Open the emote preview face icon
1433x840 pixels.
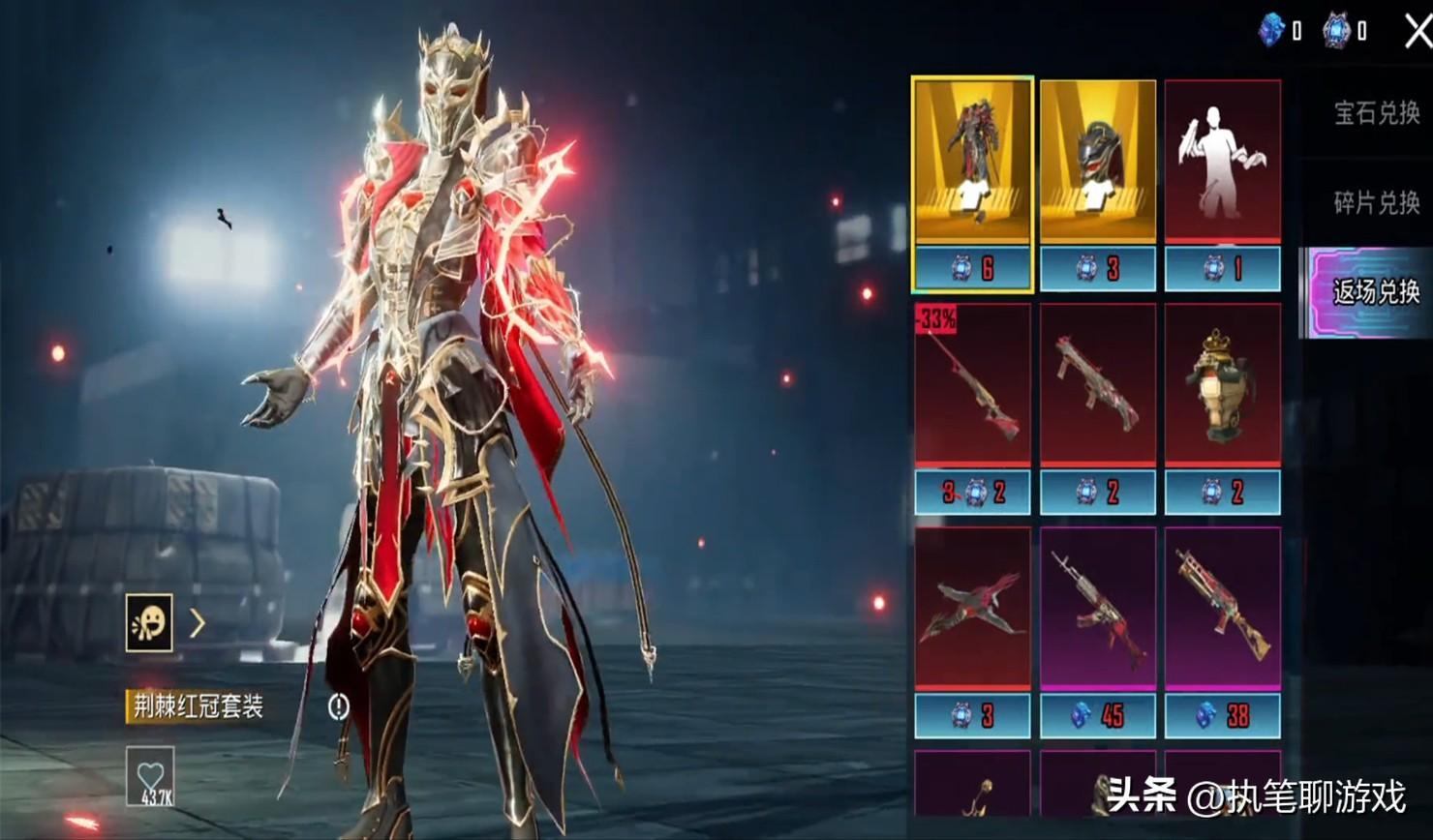click(150, 622)
